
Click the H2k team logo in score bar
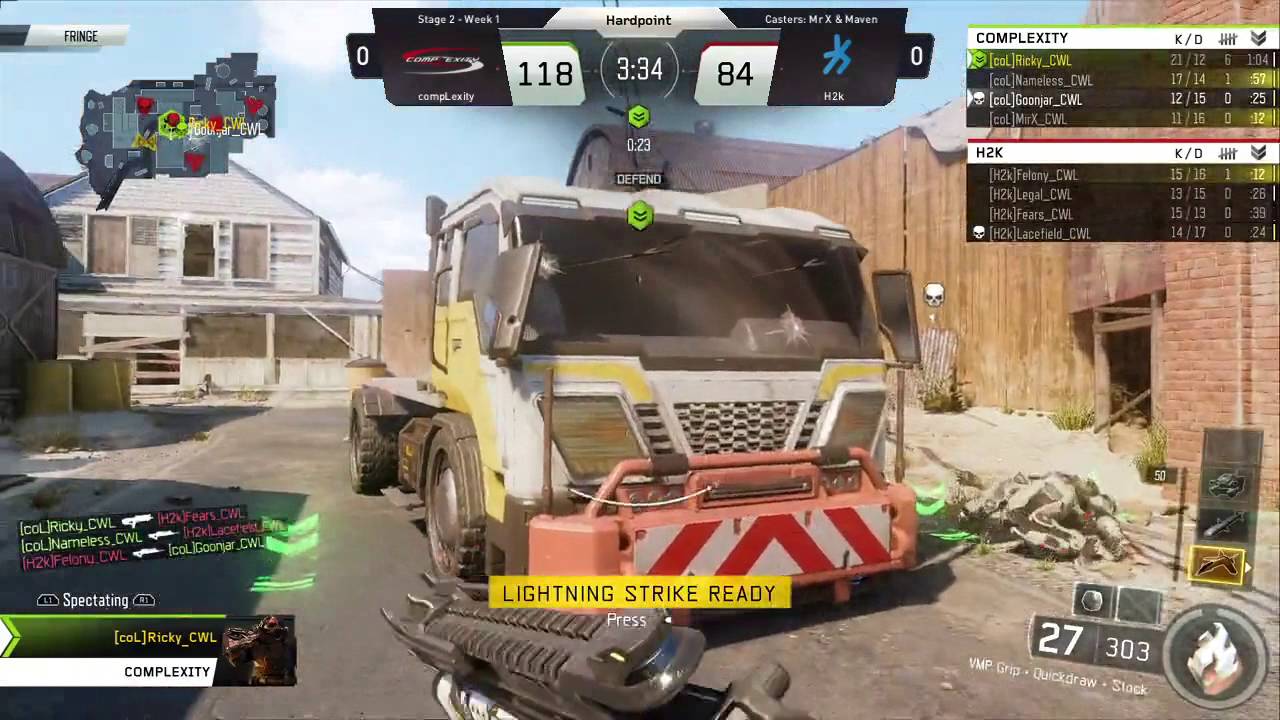[835, 56]
